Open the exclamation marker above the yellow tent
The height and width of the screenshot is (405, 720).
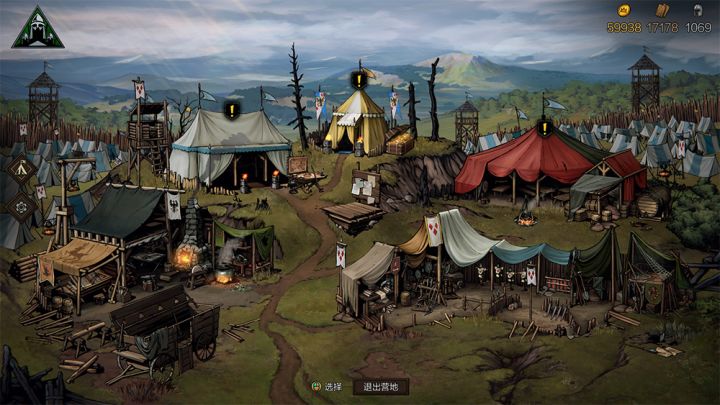[358, 79]
